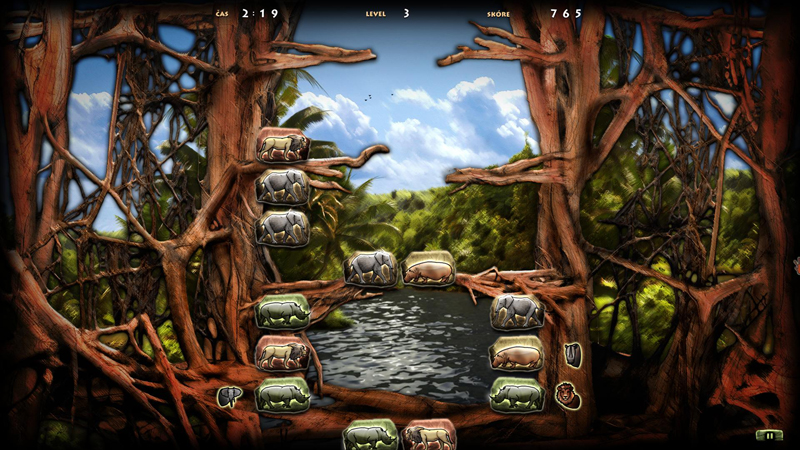Choose the lion tile between two rhino tiles

282,353
